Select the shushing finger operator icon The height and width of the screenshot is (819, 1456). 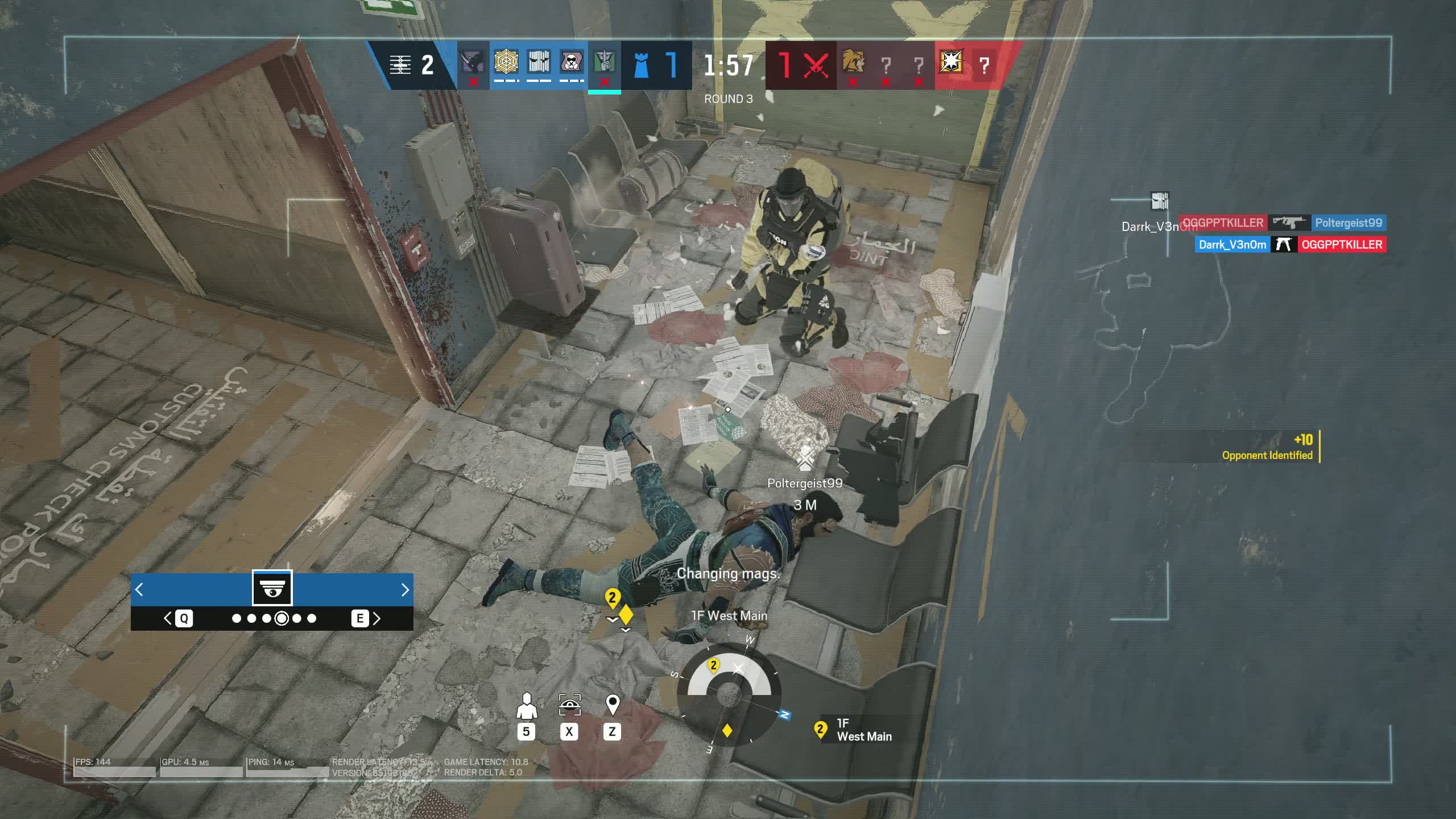pyautogui.click(x=603, y=62)
